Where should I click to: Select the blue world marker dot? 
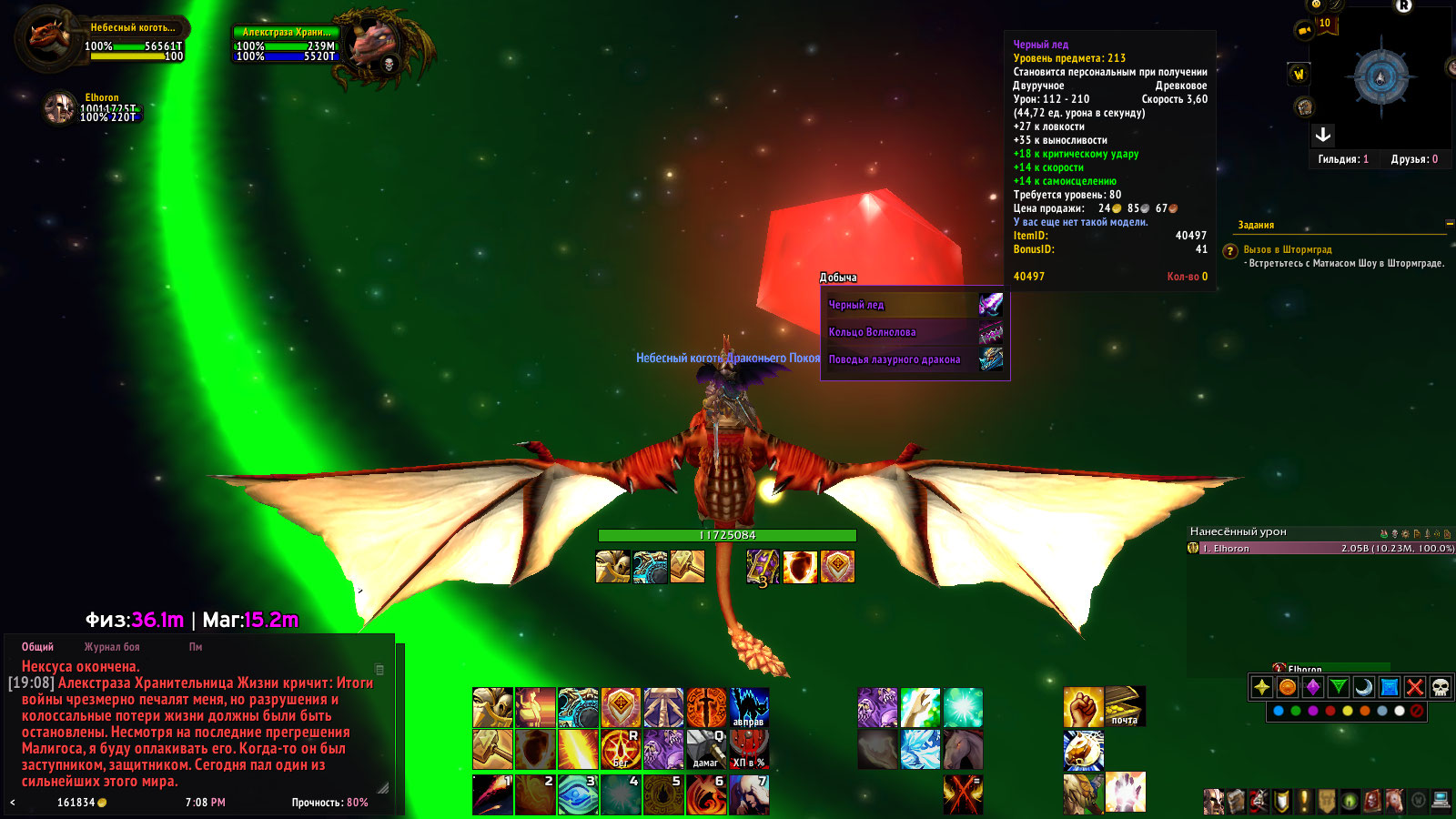[x=1279, y=712]
